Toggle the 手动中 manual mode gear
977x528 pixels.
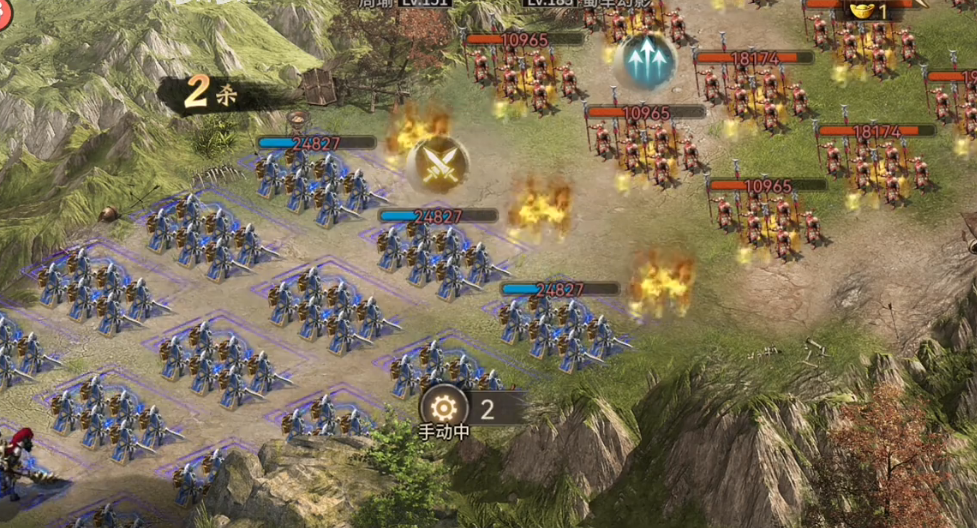coord(444,408)
